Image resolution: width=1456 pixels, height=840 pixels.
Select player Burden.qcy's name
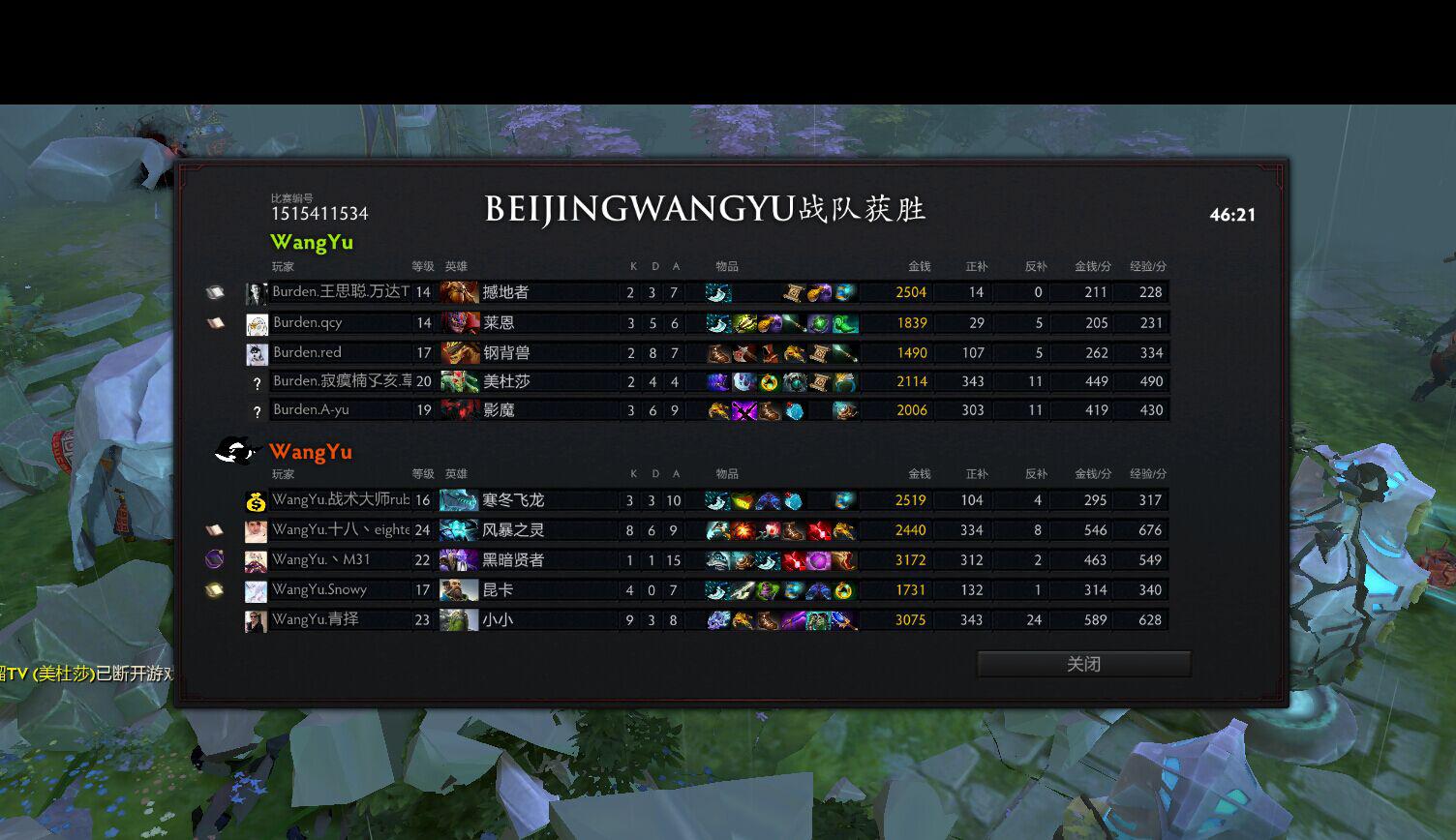tap(308, 322)
